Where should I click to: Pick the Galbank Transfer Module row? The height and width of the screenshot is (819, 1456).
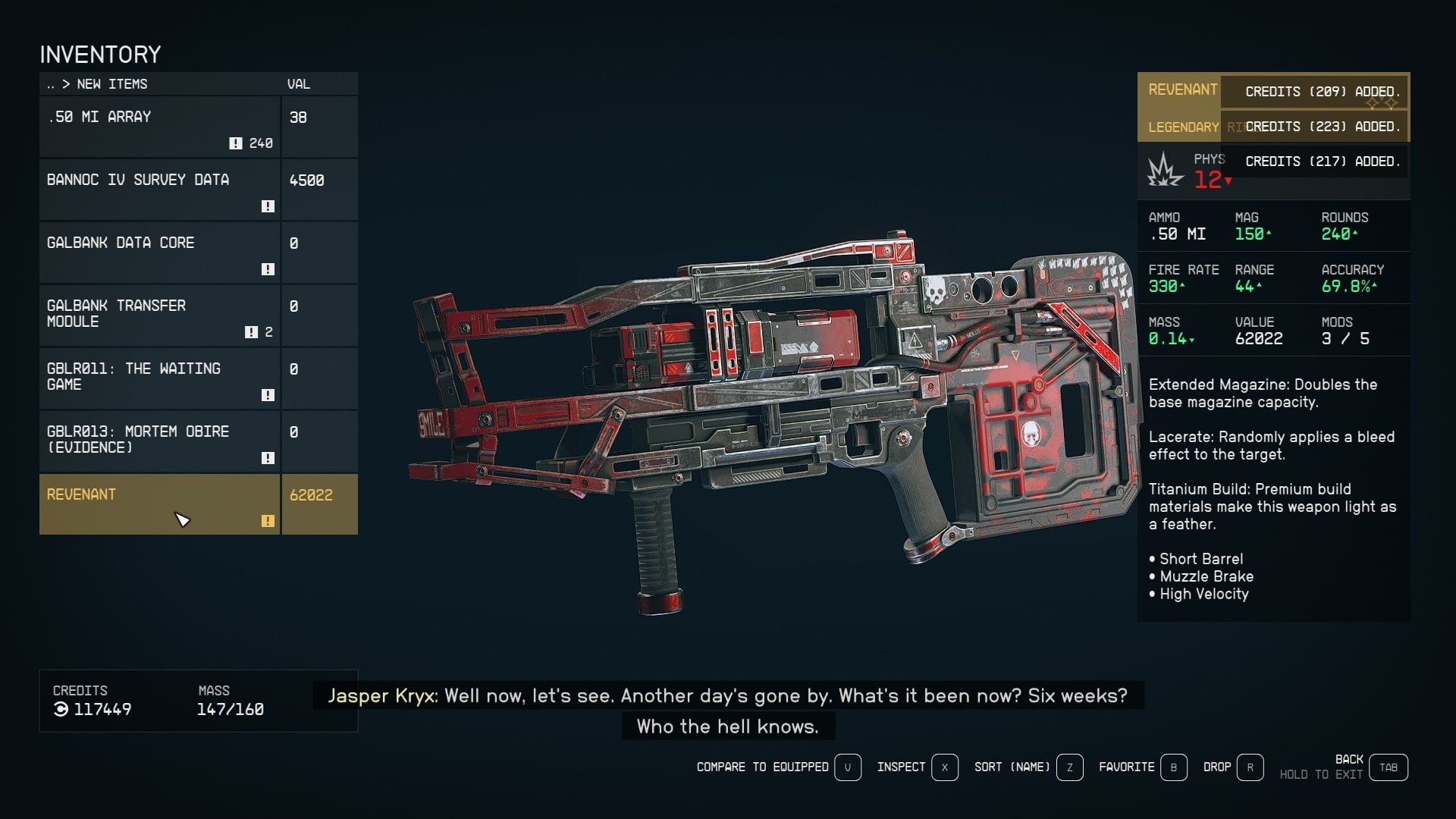159,315
